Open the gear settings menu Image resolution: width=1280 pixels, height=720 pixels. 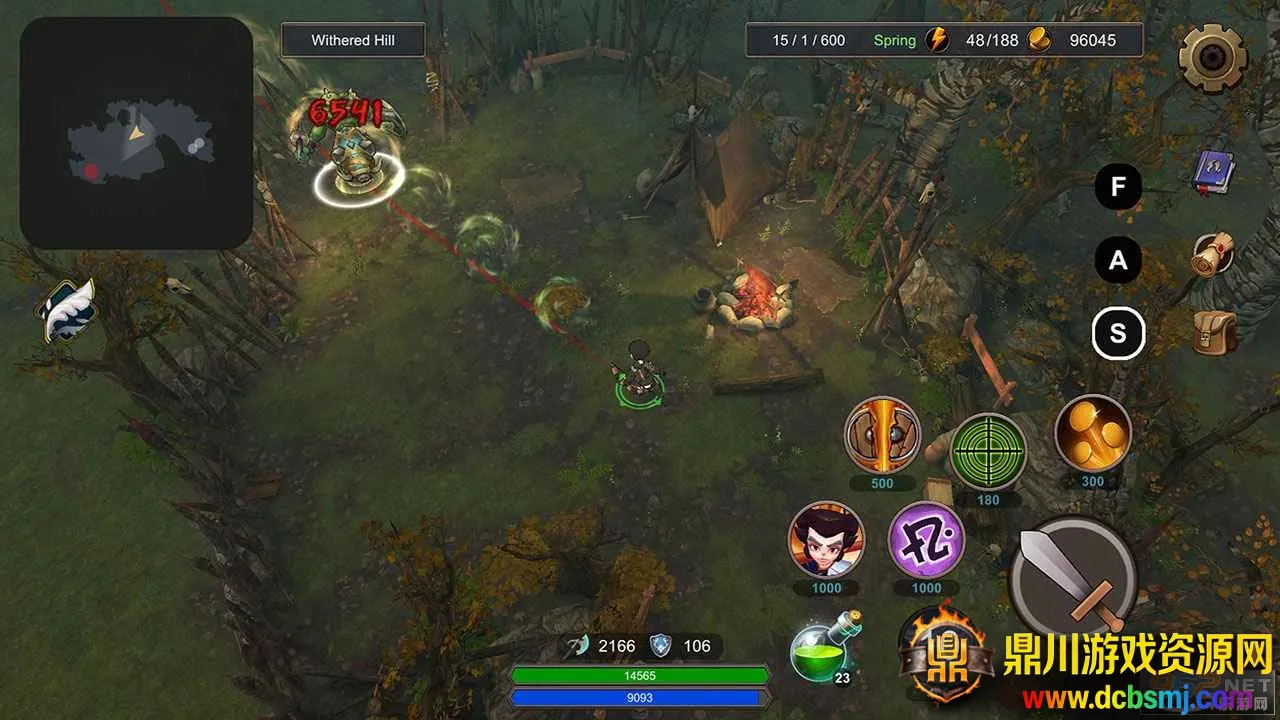click(1212, 58)
